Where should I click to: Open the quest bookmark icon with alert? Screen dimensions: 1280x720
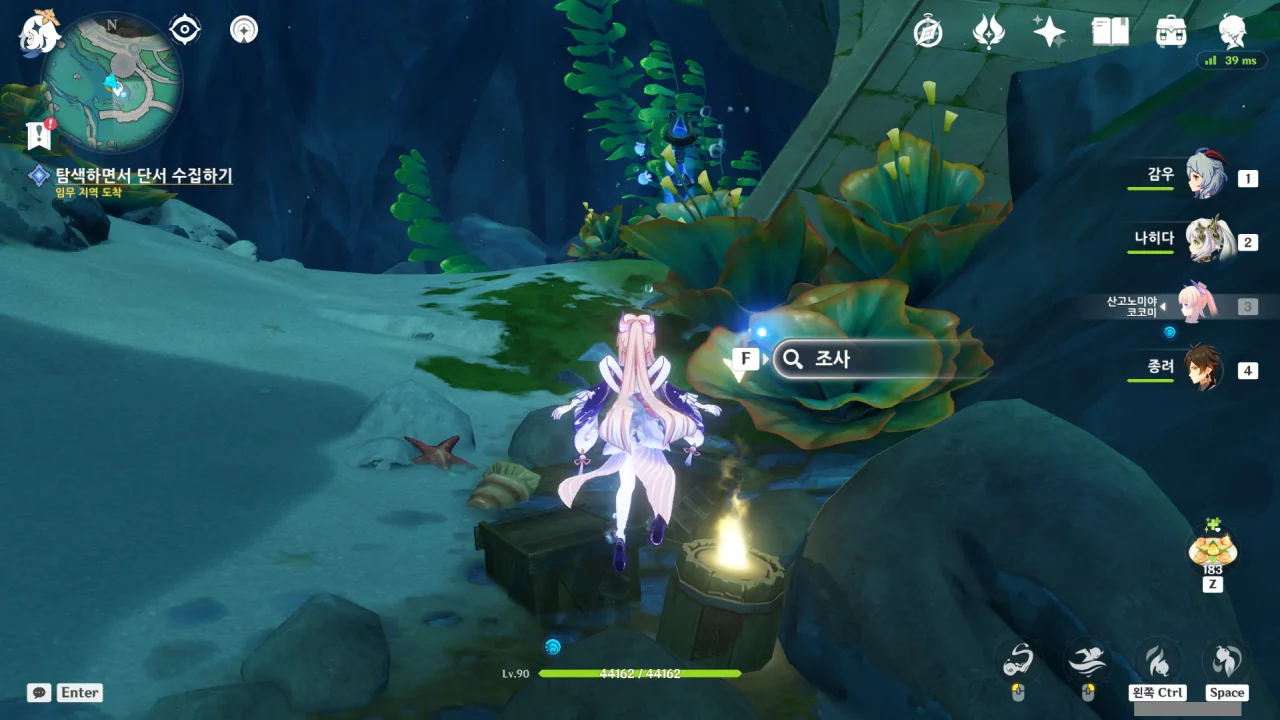pos(40,135)
